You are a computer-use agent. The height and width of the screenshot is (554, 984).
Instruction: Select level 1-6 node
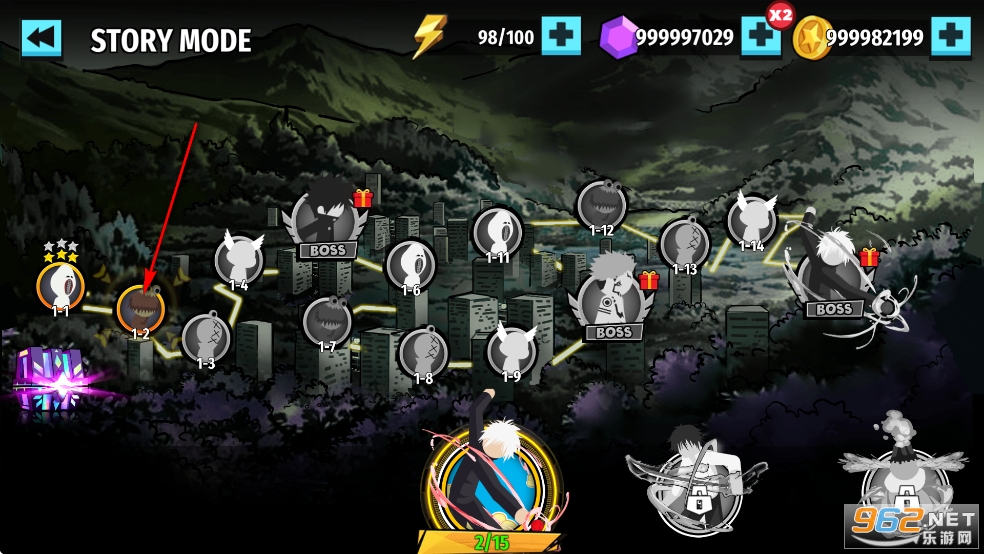[410, 264]
